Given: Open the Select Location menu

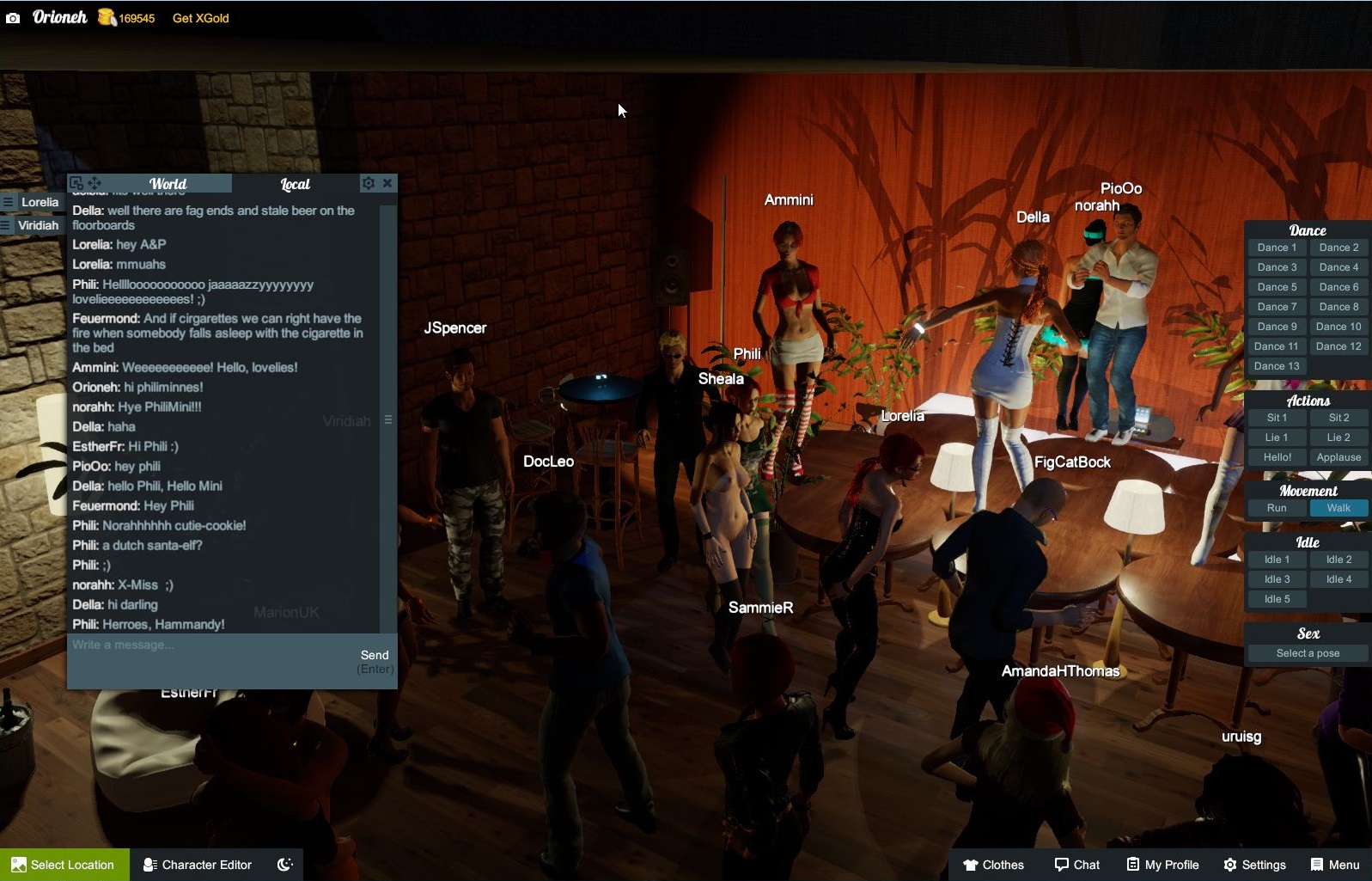Looking at the screenshot, I should coord(64,865).
